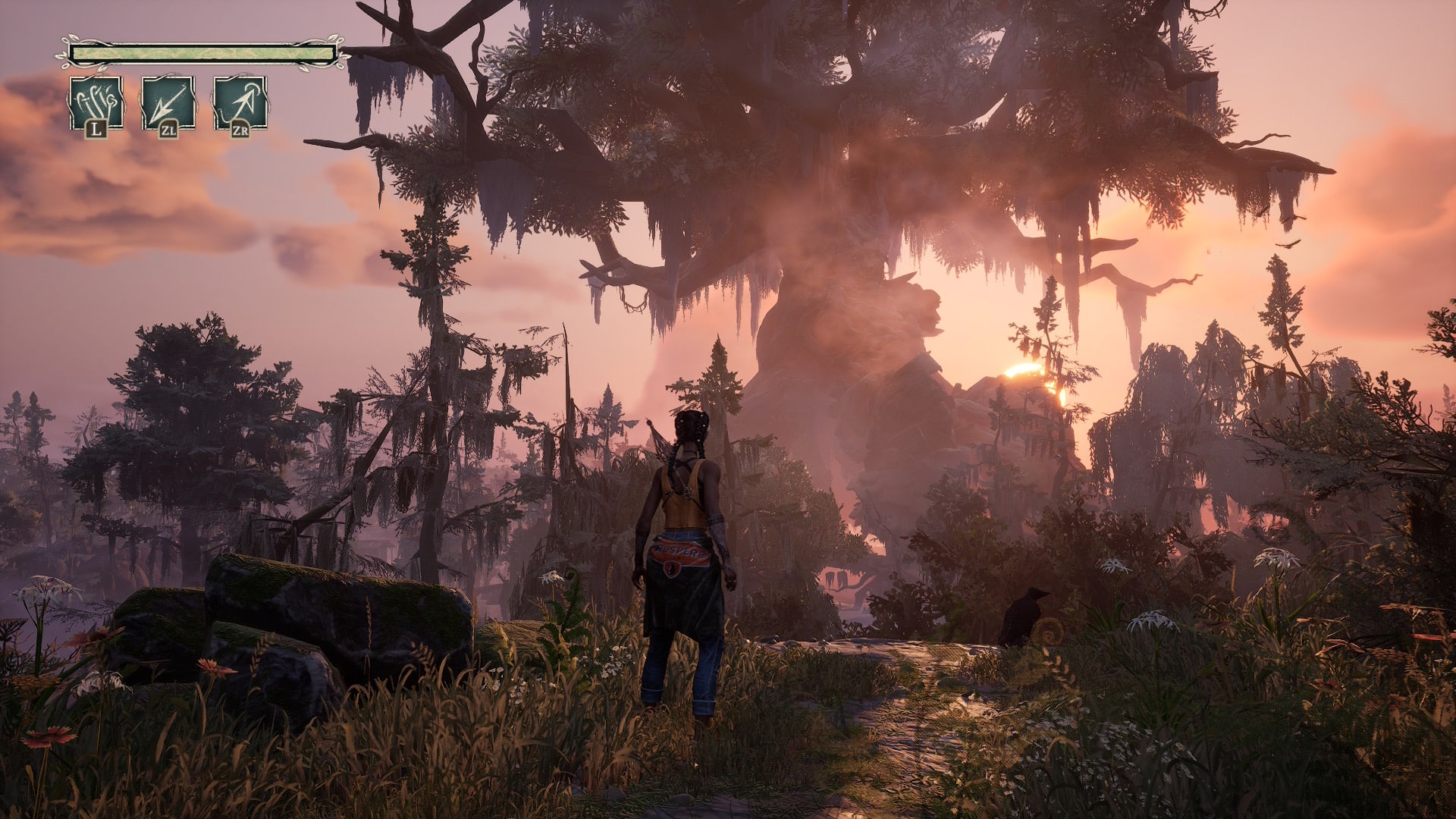Use the upward arrow with hook ability
1456x819 pixels.
(240, 102)
